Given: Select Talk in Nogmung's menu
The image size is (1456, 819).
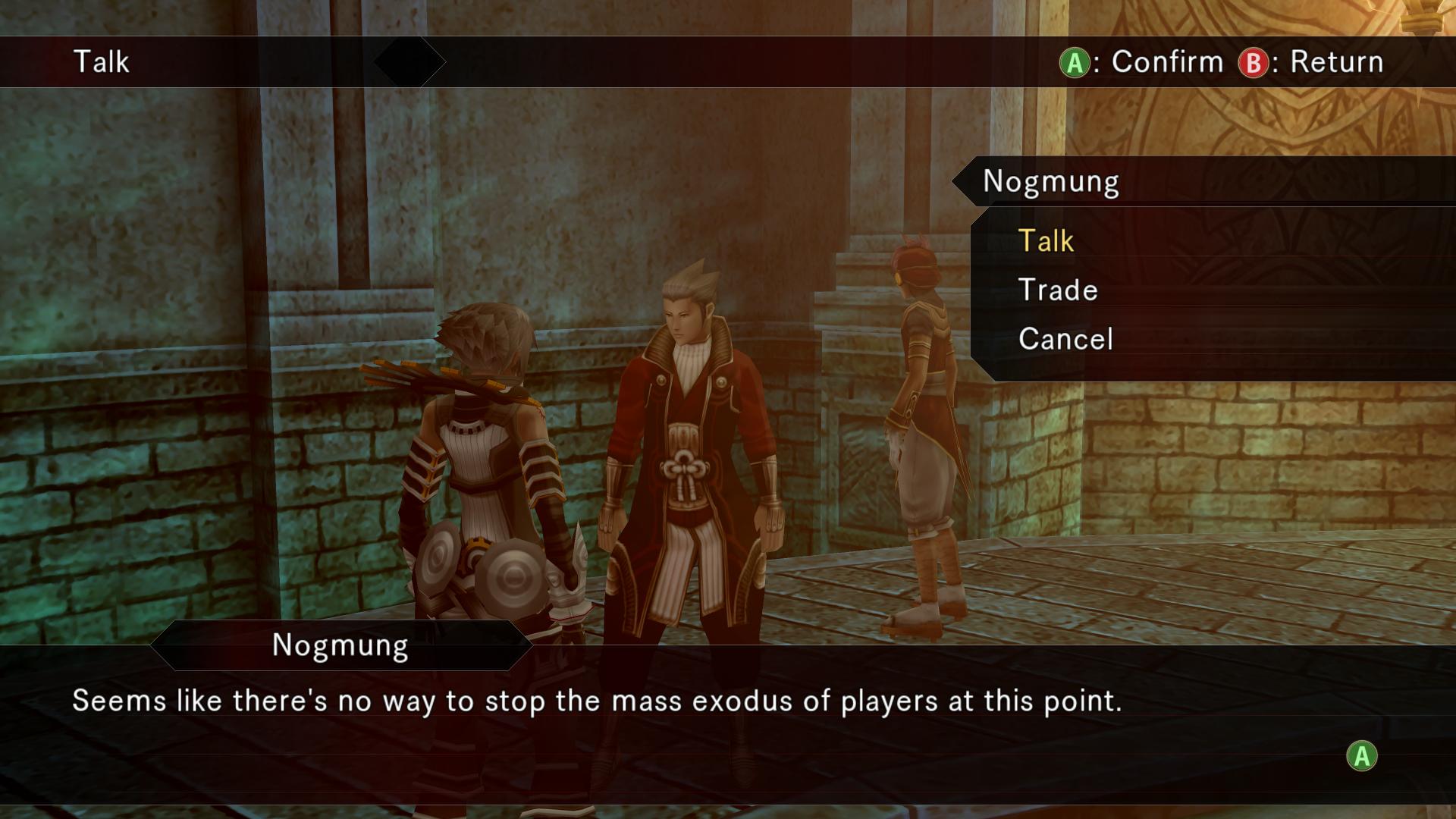Looking at the screenshot, I should pyautogui.click(x=1046, y=241).
